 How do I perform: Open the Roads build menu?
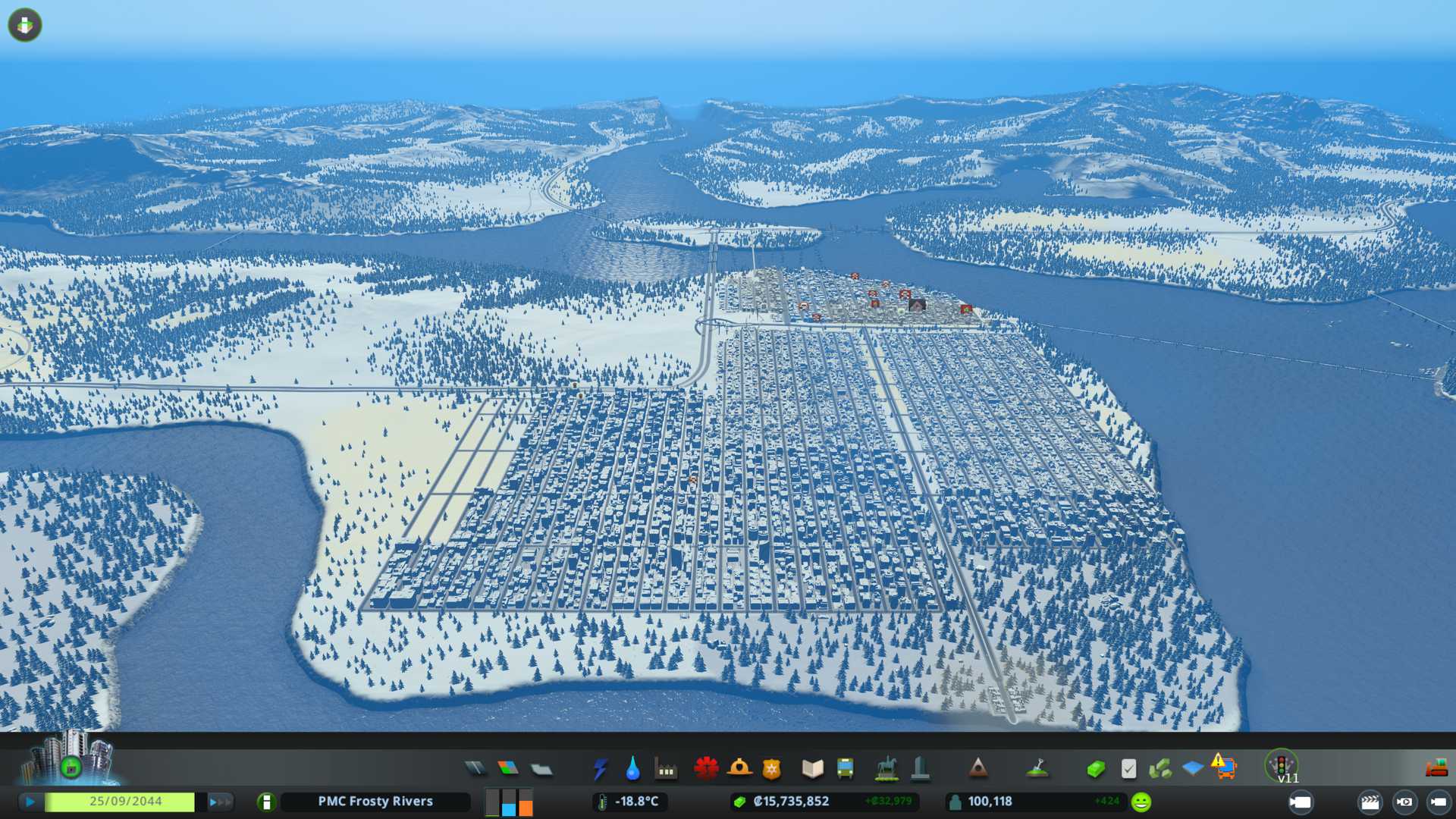coord(475,769)
